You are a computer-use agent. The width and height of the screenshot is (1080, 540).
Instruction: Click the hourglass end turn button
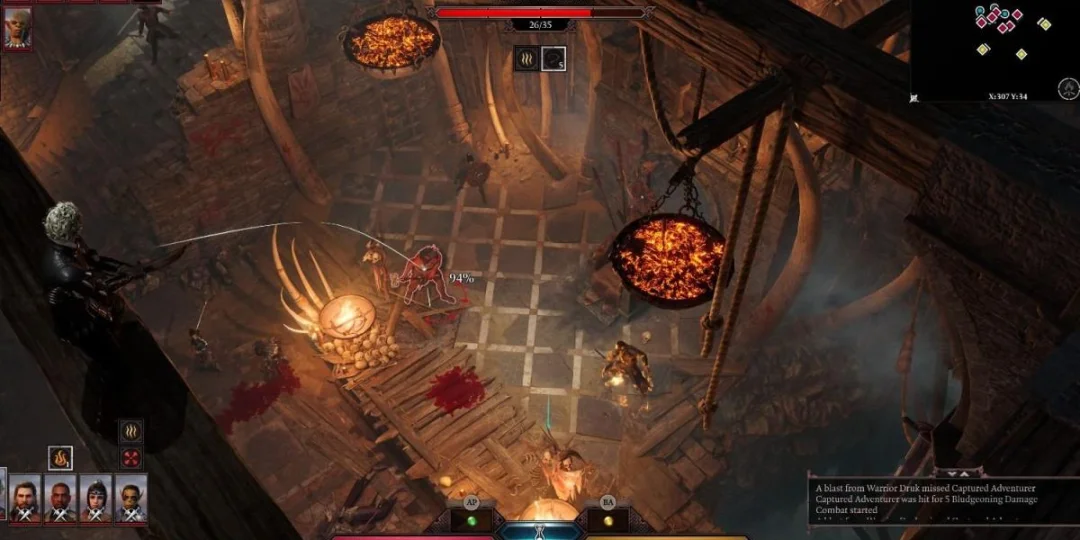click(x=541, y=530)
